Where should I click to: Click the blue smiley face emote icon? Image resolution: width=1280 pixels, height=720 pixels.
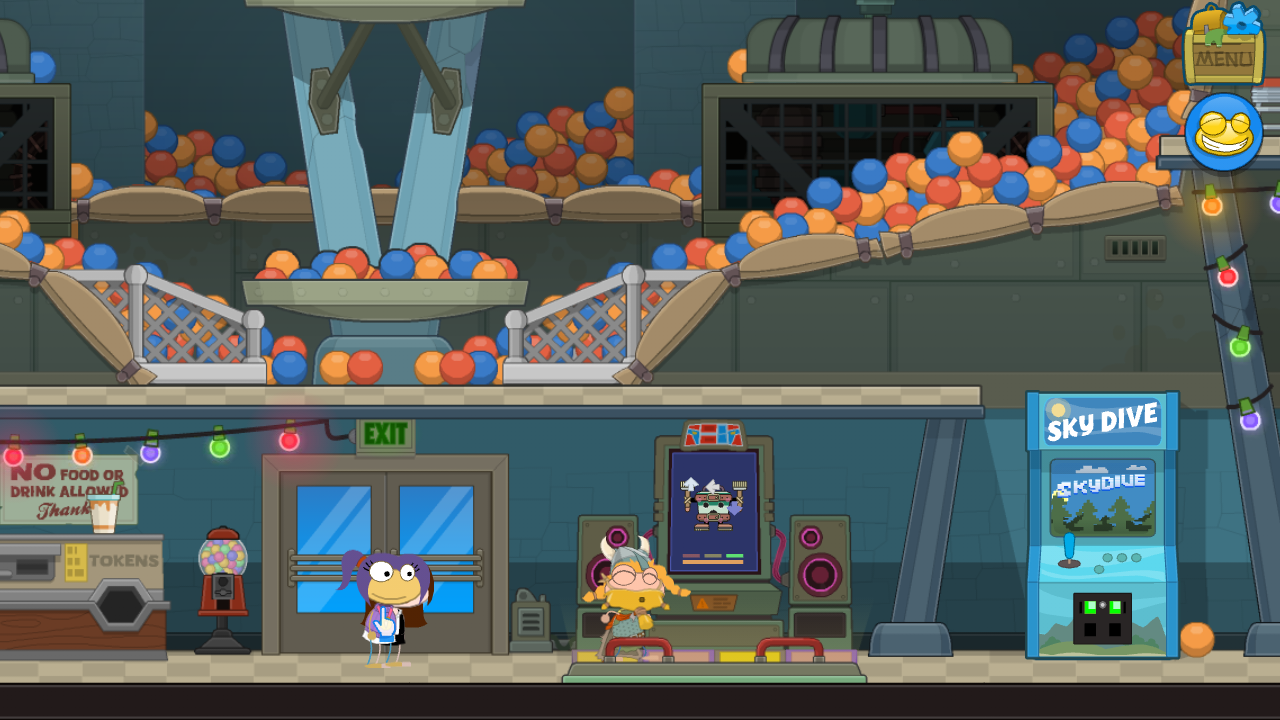click(1223, 133)
